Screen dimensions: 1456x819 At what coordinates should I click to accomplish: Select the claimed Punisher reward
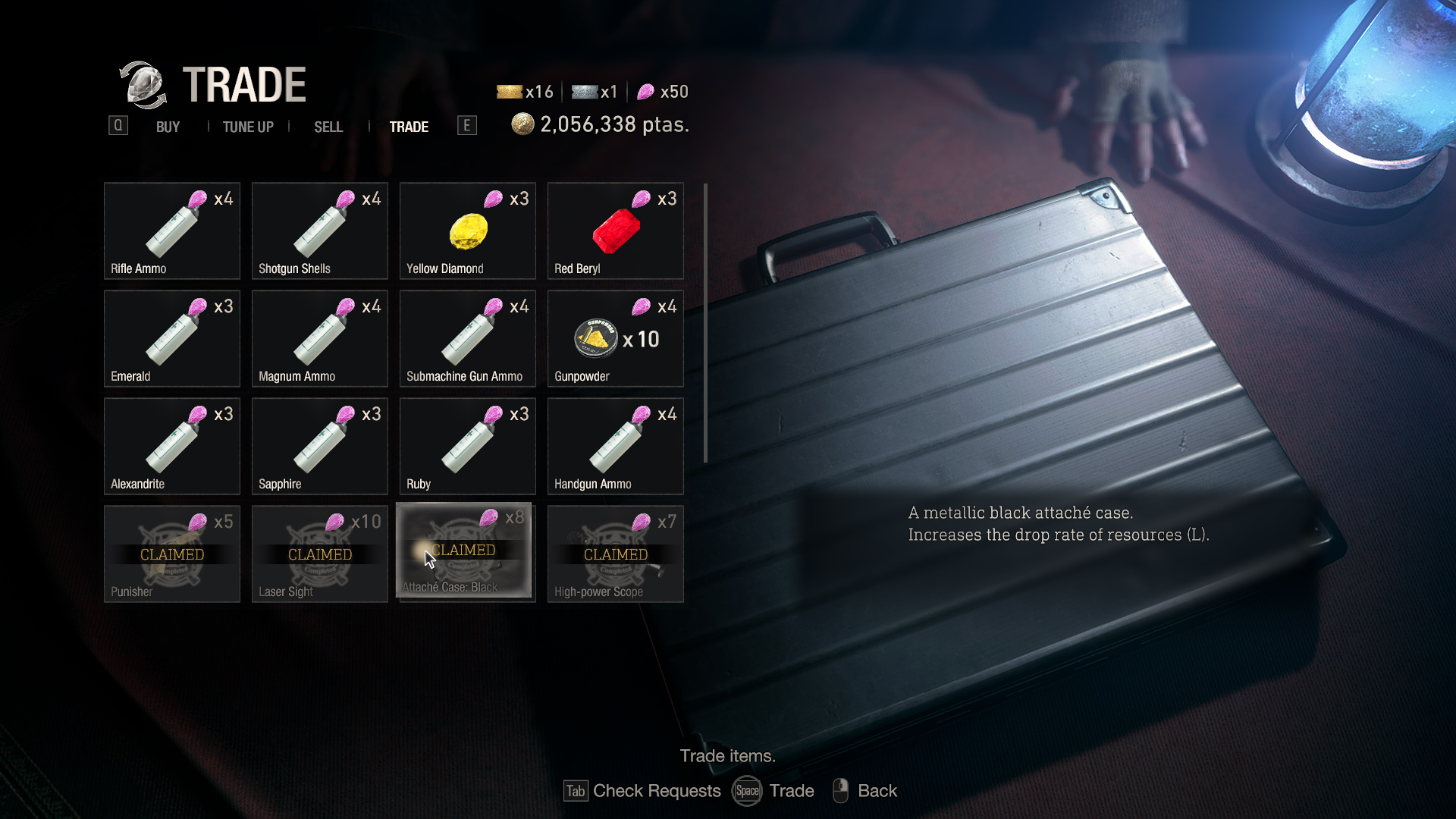(x=171, y=554)
